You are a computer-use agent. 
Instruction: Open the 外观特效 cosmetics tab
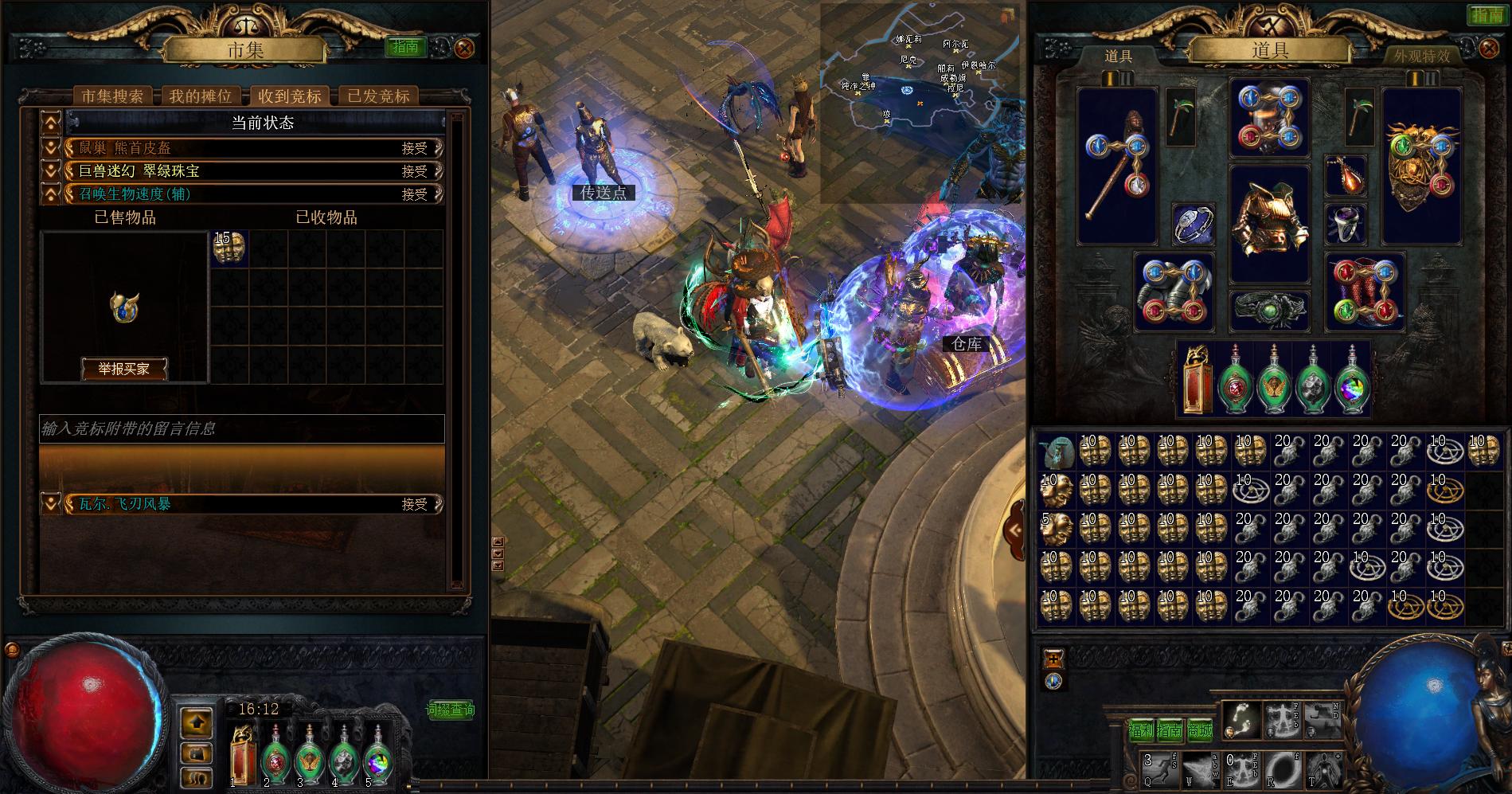click(1422, 56)
